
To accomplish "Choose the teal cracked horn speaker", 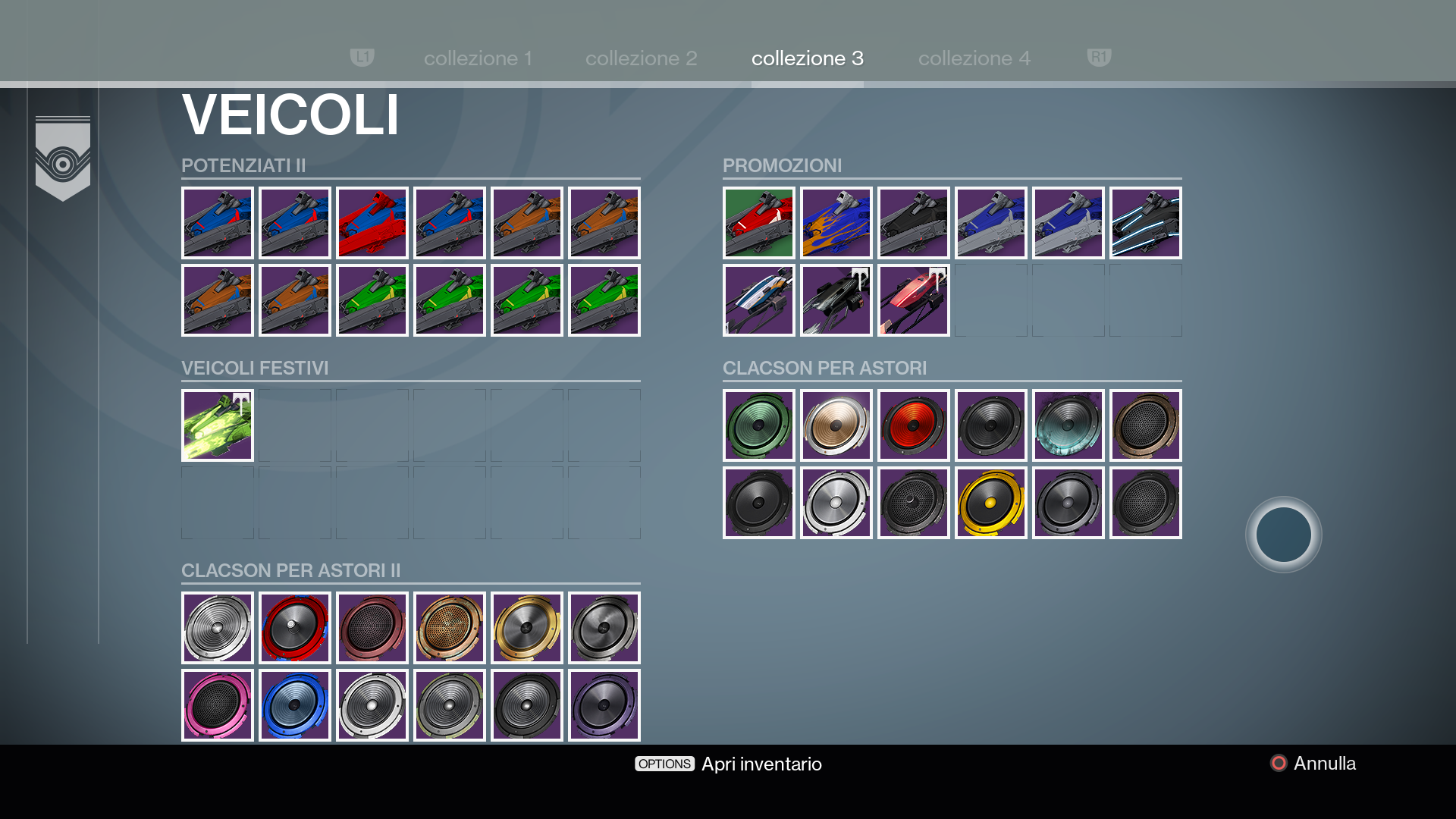I will [x=1068, y=425].
